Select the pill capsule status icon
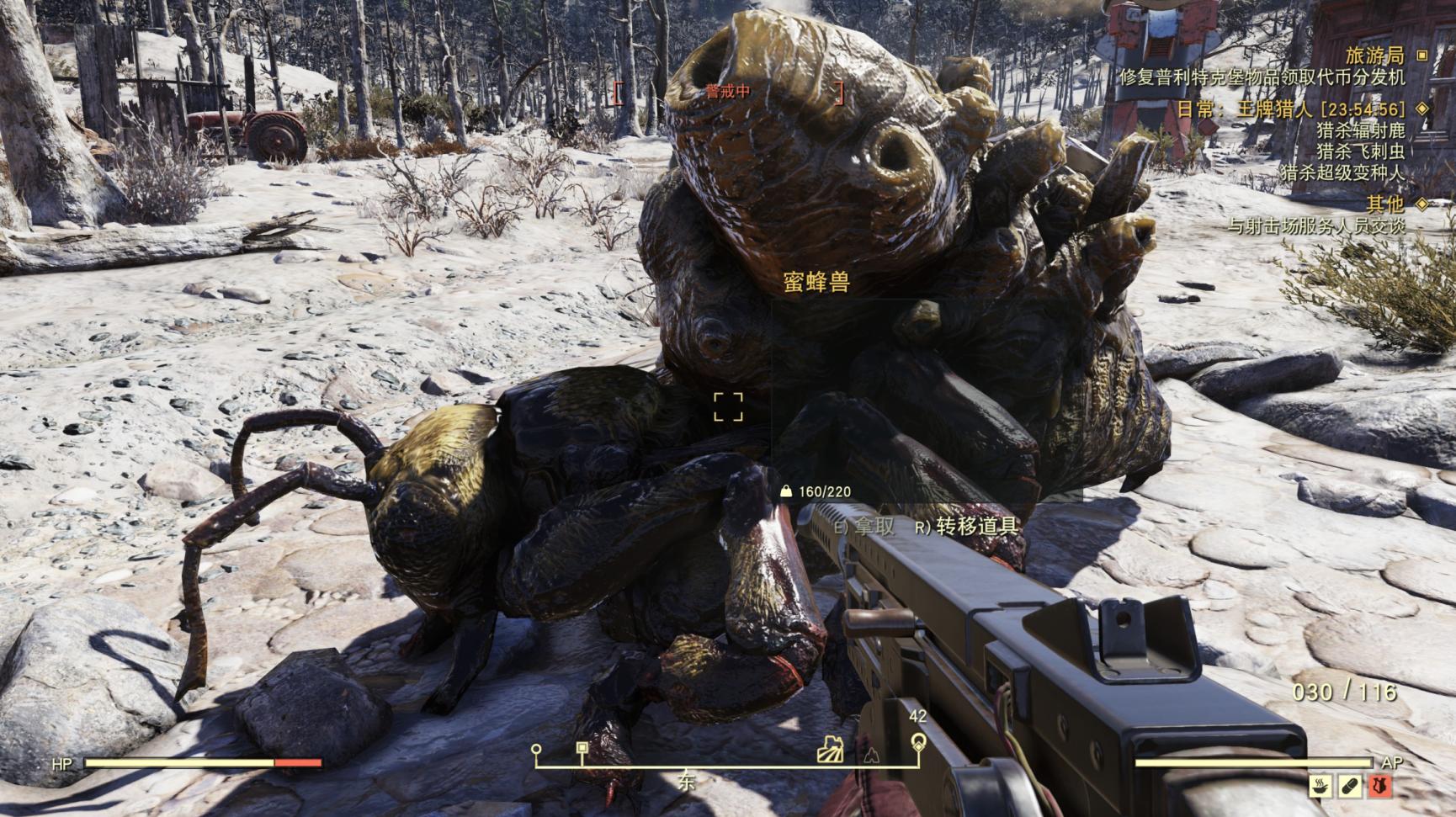 click(x=1349, y=786)
